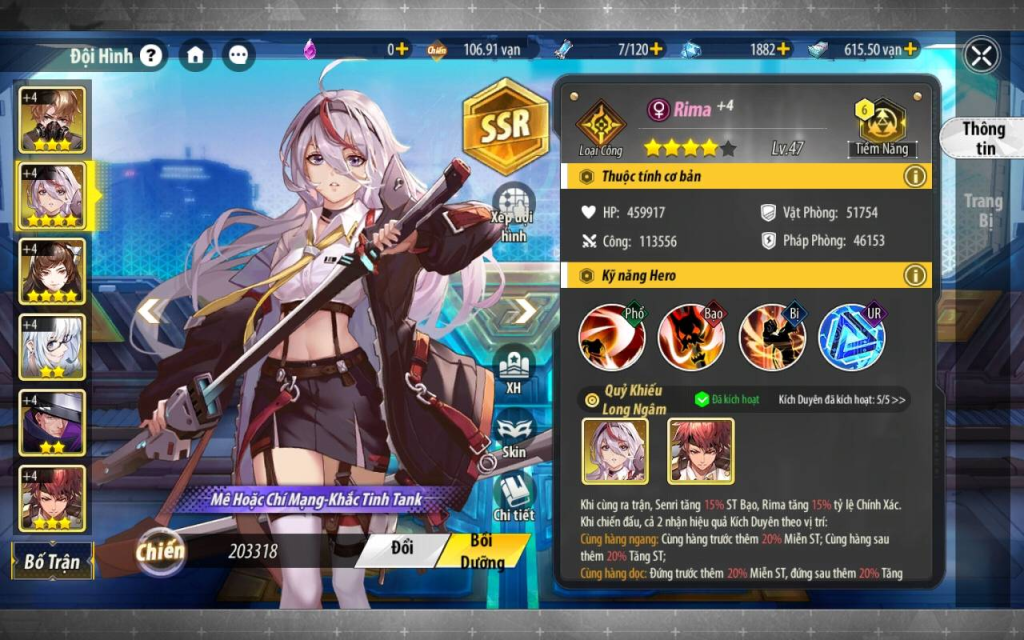Open the home screen icon
1024x640 pixels.
[x=195, y=55]
